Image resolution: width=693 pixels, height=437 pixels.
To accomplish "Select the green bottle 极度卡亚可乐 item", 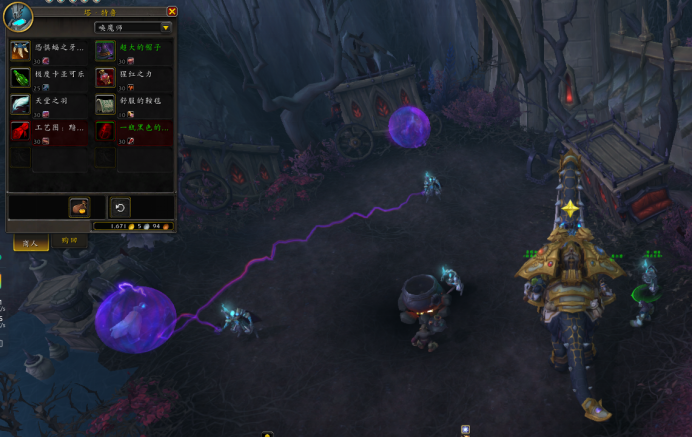I will (x=20, y=77).
